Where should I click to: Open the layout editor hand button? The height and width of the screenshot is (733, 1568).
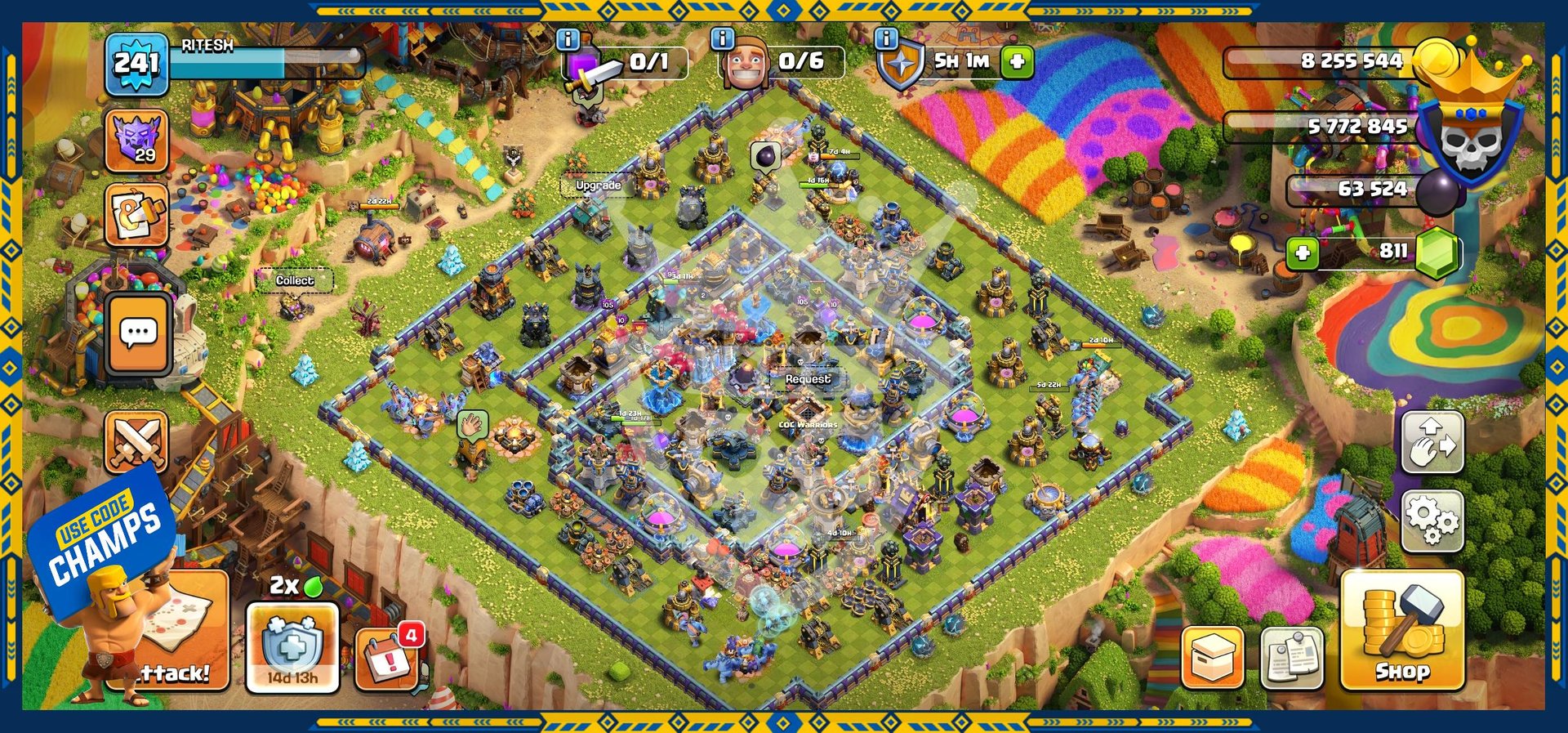(x=1432, y=442)
